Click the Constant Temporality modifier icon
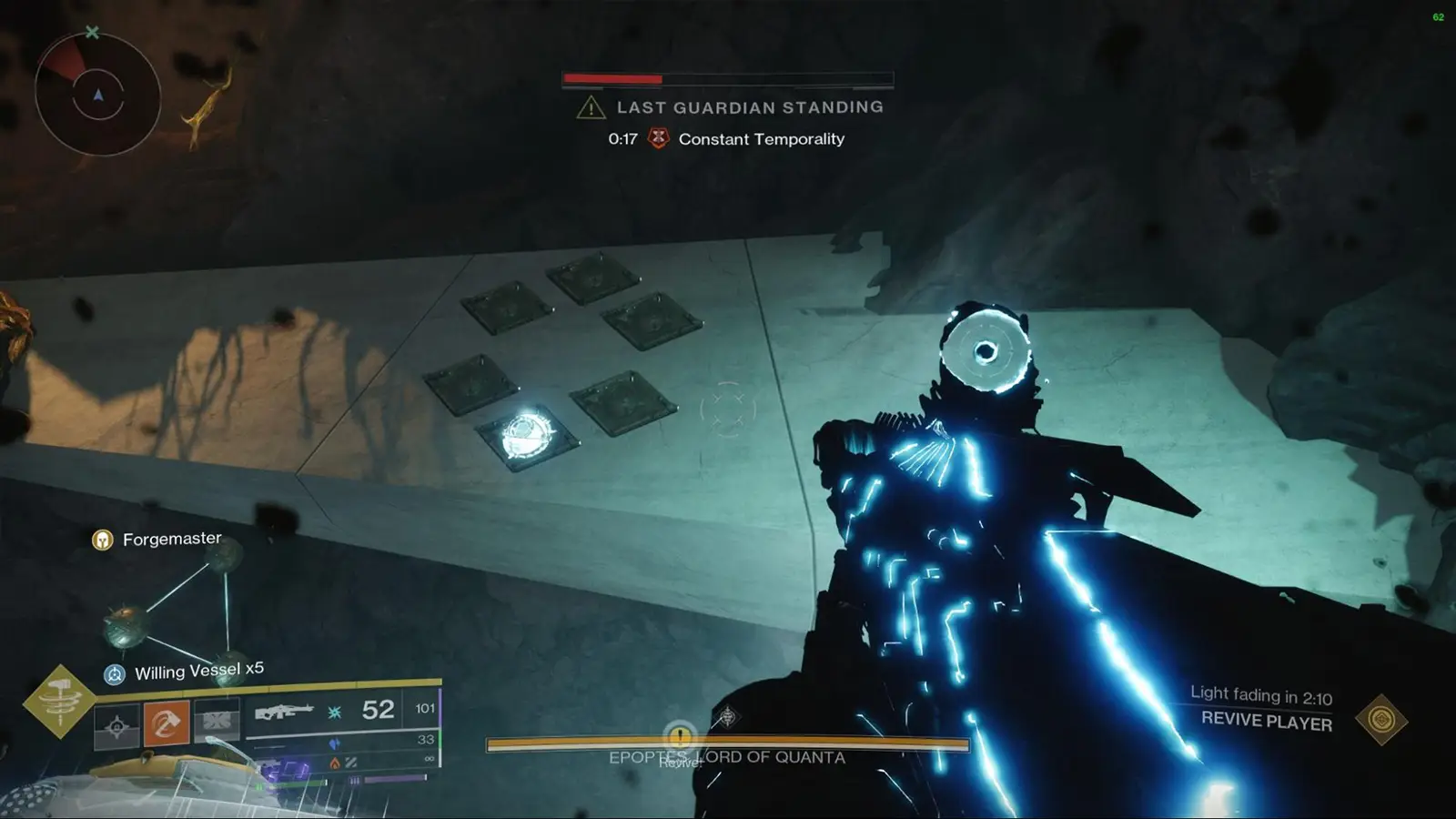 [x=657, y=138]
